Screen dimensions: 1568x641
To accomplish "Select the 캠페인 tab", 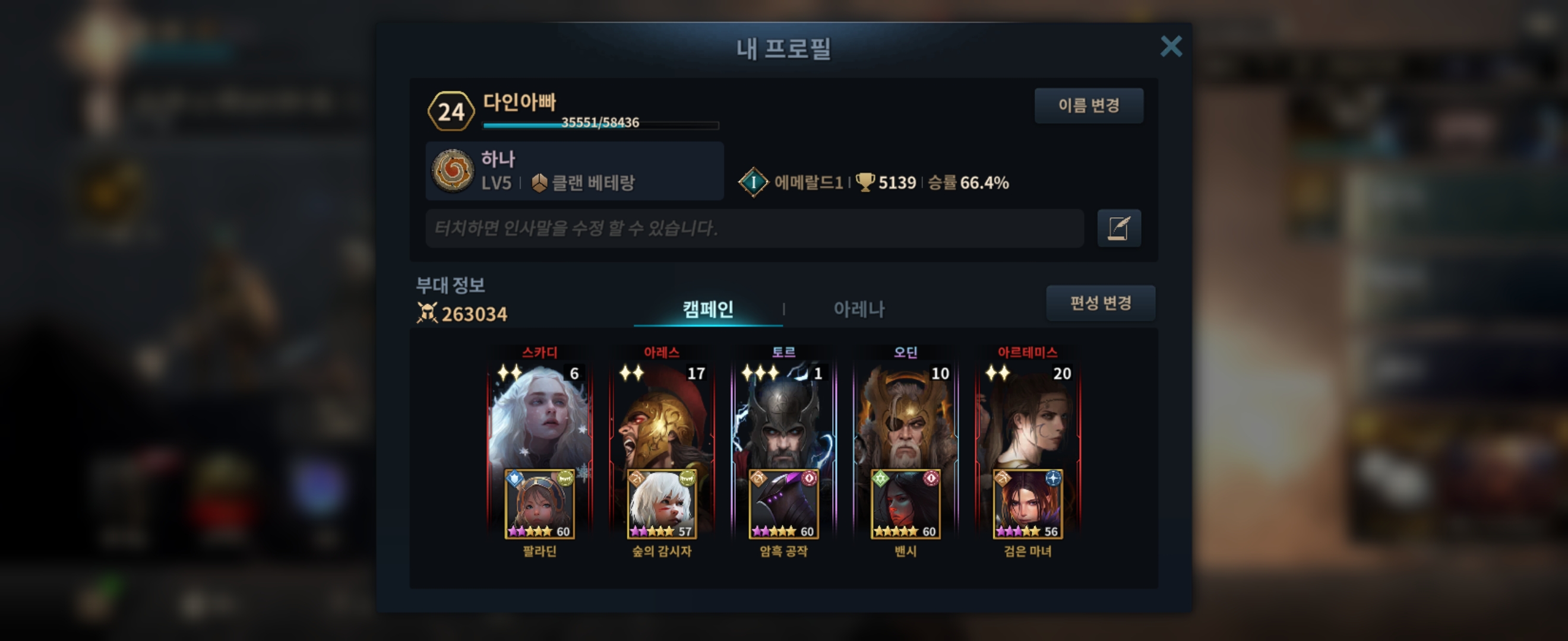I will (707, 309).
